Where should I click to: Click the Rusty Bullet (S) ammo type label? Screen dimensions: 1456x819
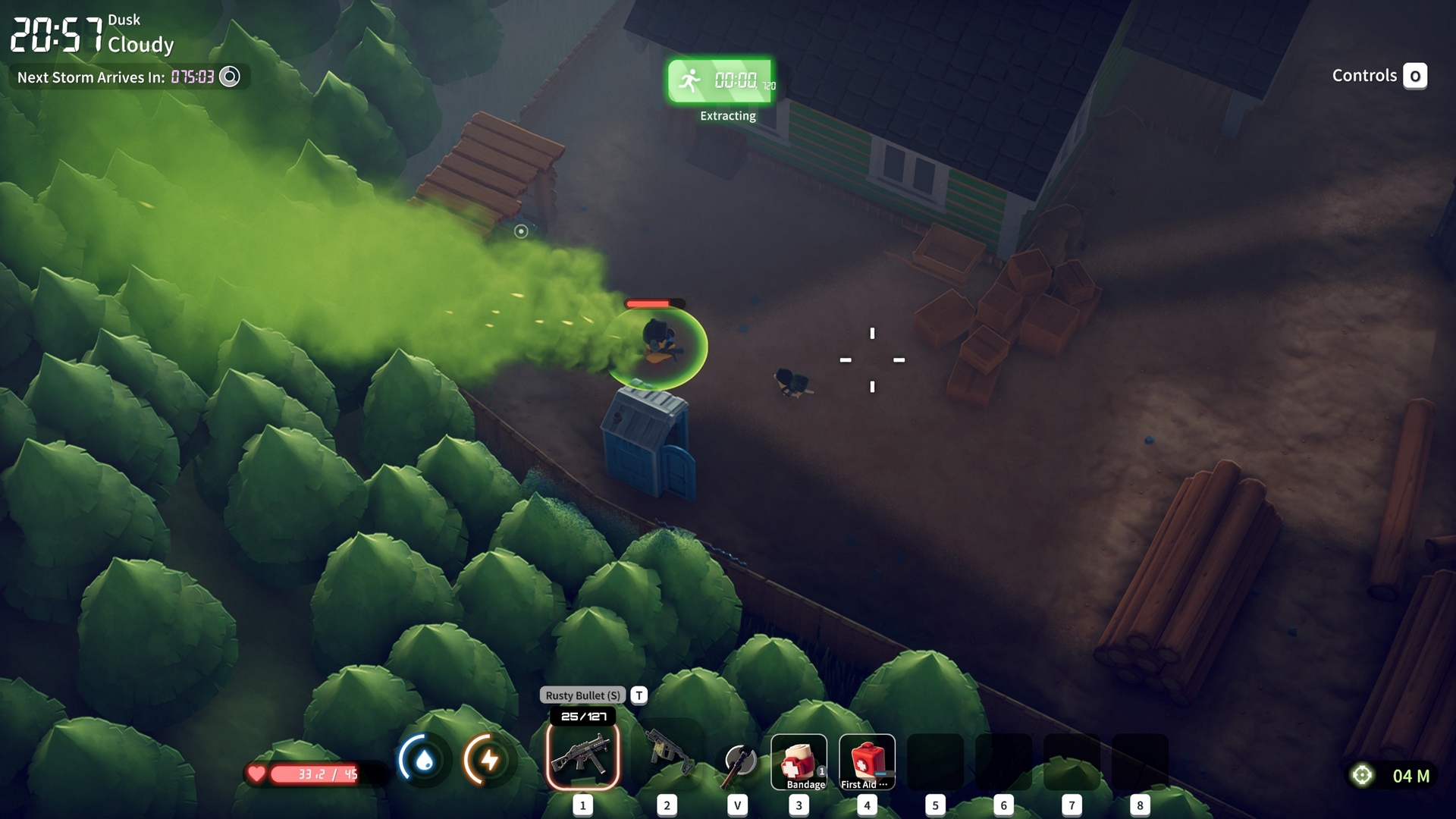[582, 695]
